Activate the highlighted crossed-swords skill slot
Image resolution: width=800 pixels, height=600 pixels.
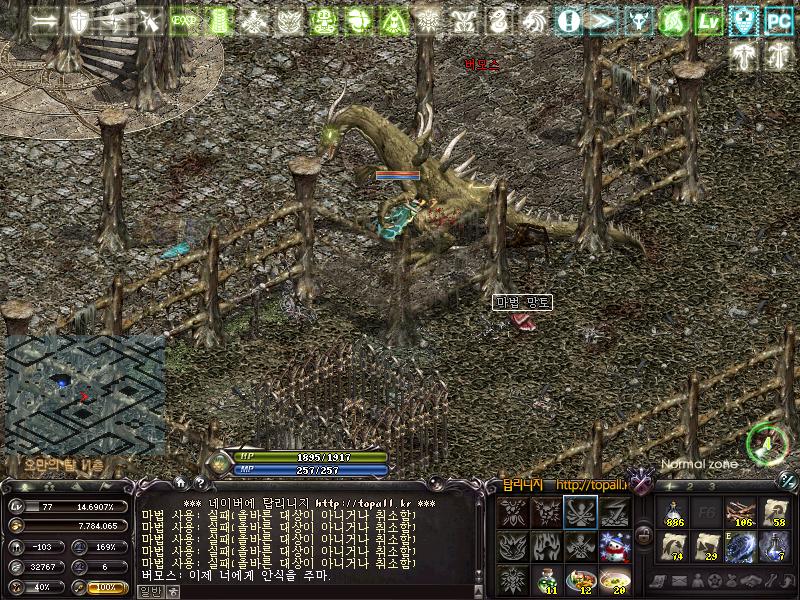[581, 512]
